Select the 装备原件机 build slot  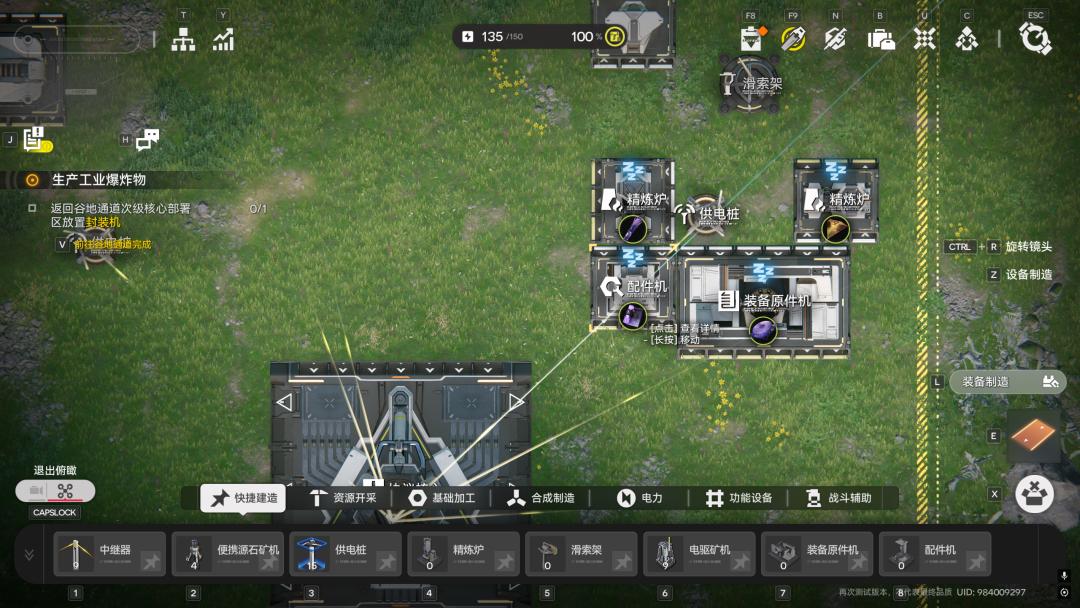point(818,554)
